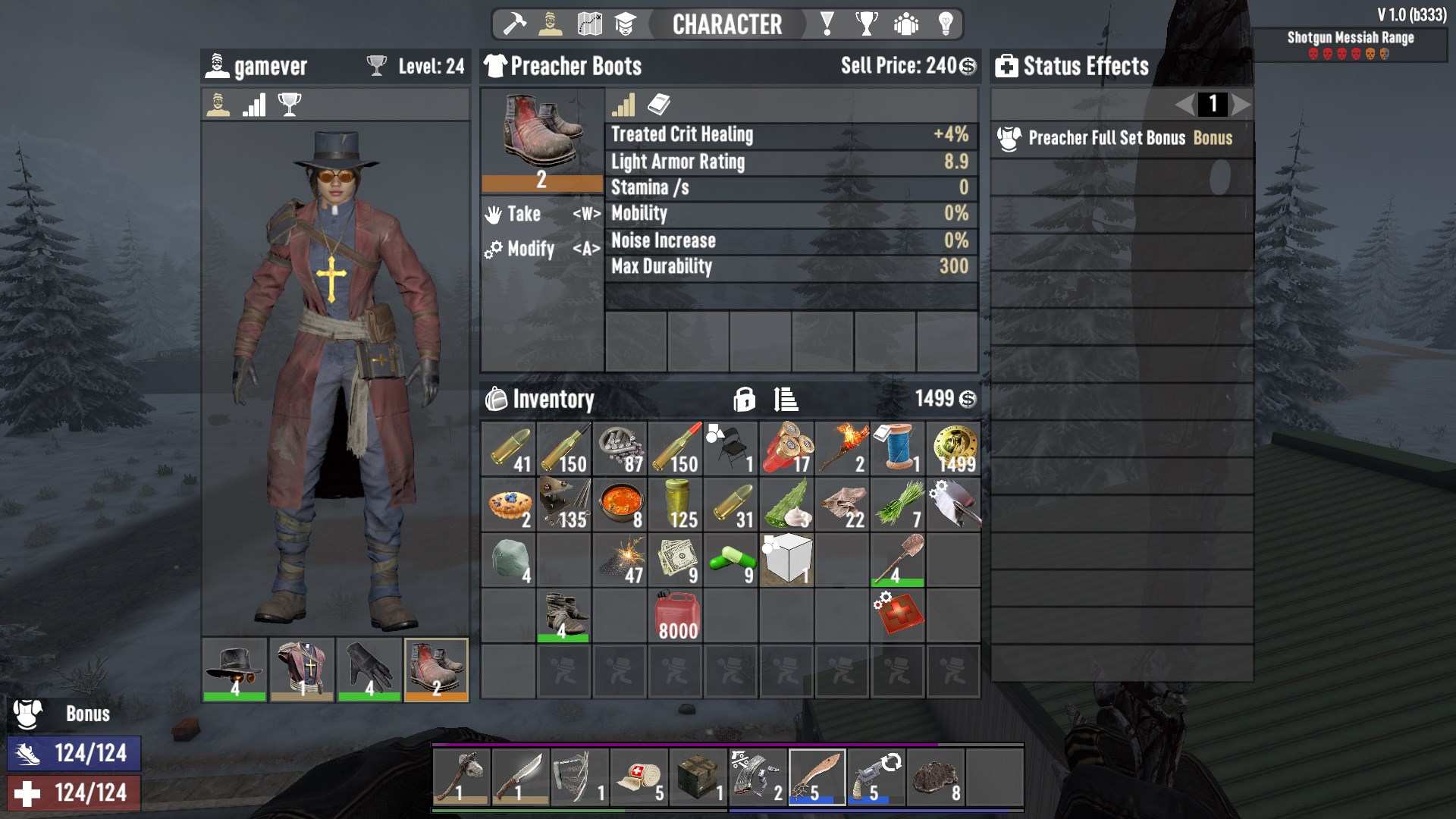Viewport: 1456px width, 819px height.
Task: Select the red gas can stack
Action: [676, 616]
